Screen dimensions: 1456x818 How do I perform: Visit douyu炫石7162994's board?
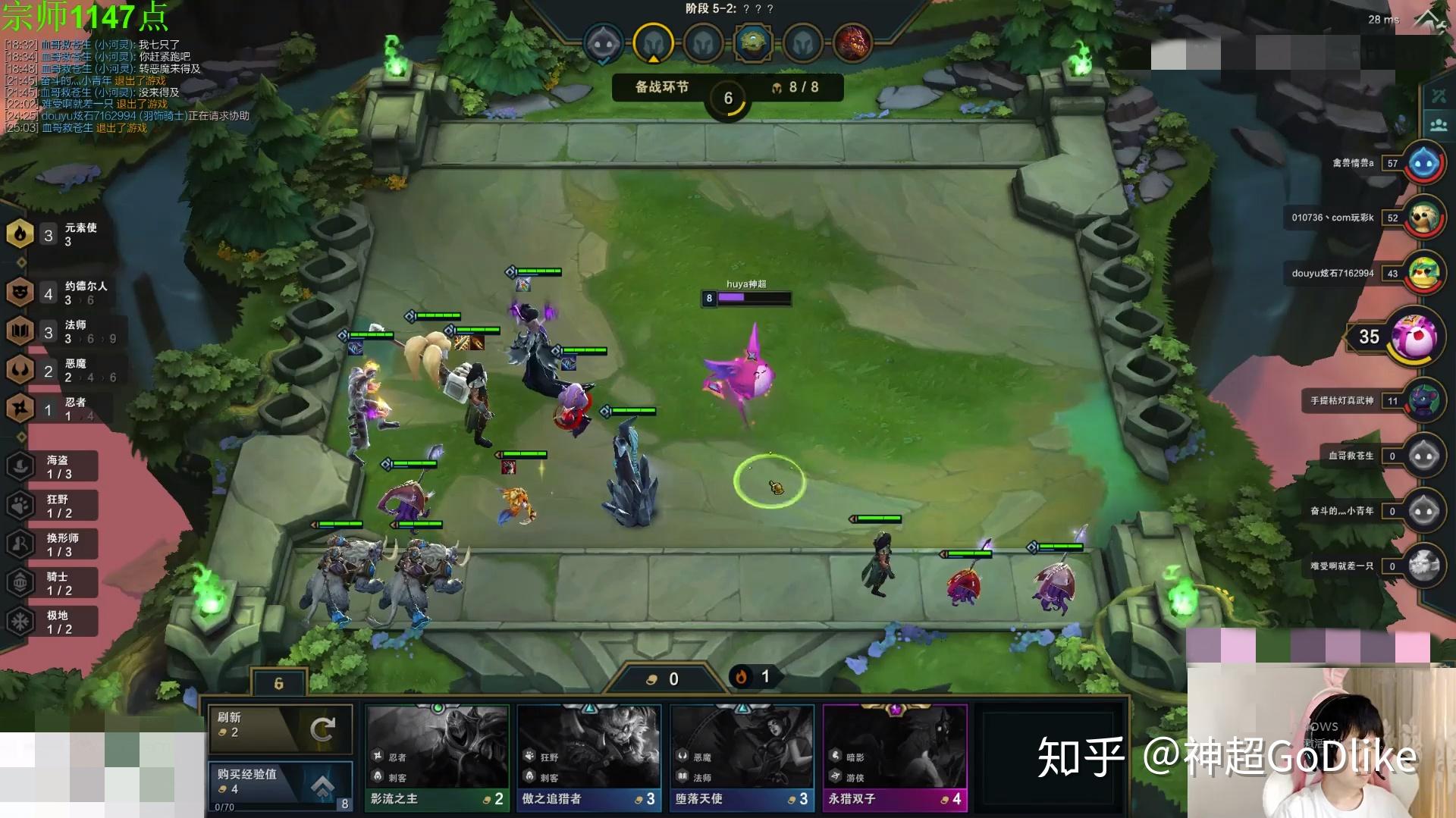(x=1423, y=274)
